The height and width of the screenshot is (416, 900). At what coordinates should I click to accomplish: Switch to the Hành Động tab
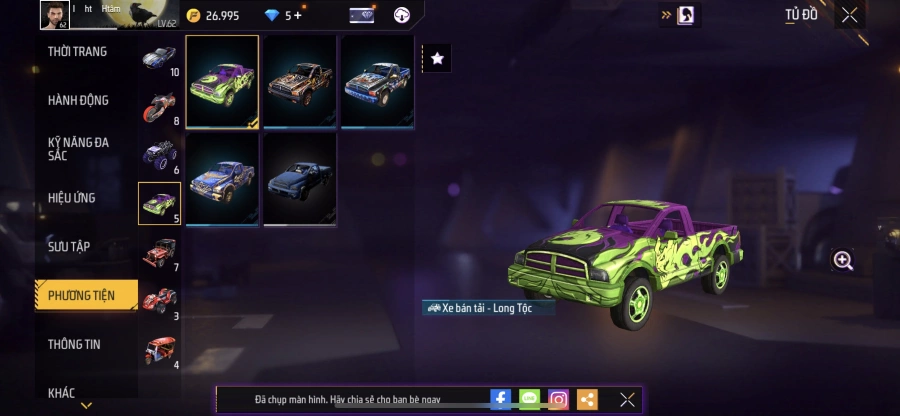pyautogui.click(x=78, y=101)
